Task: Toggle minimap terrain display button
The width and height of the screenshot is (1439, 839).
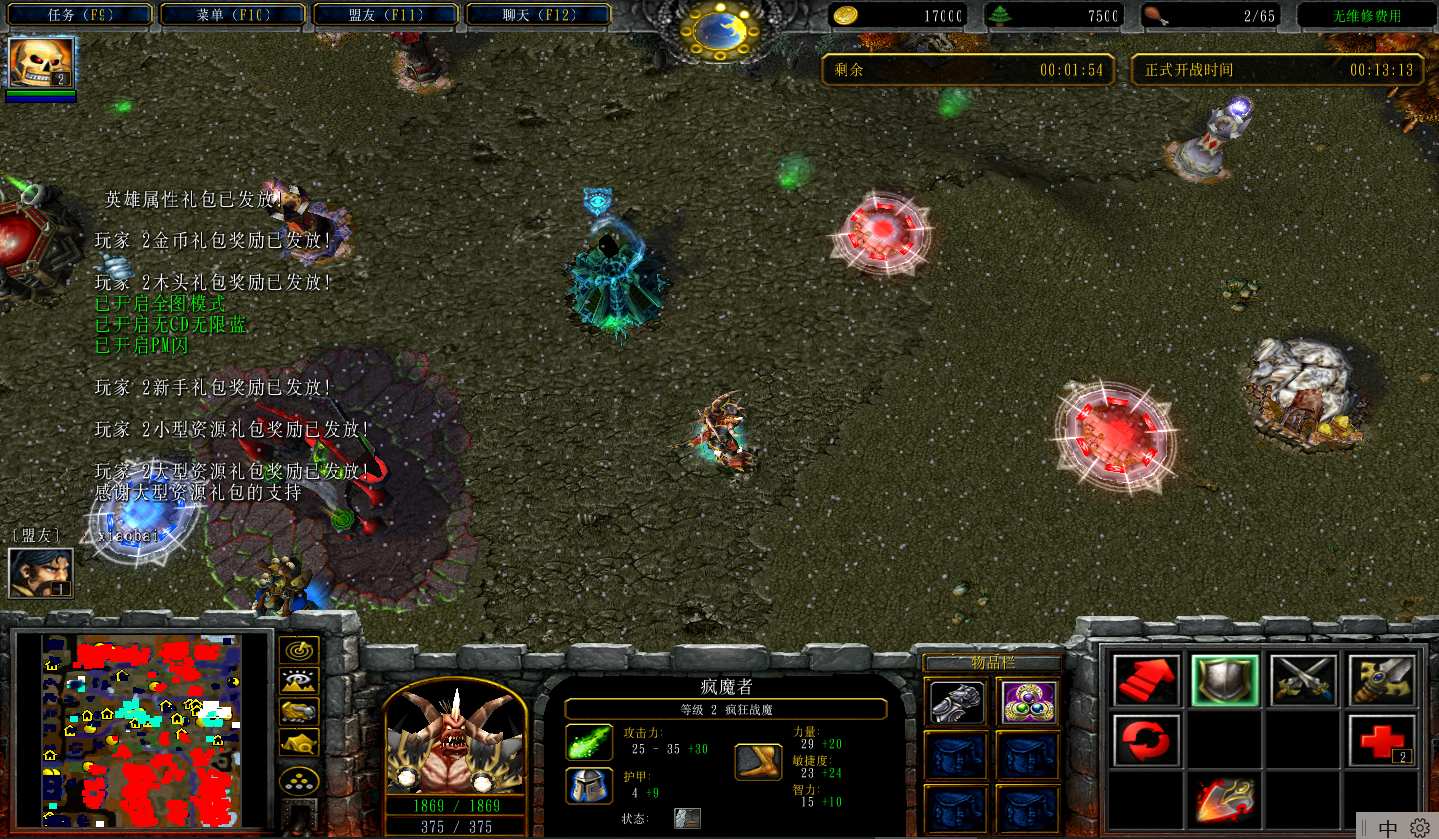Action: click(x=299, y=681)
